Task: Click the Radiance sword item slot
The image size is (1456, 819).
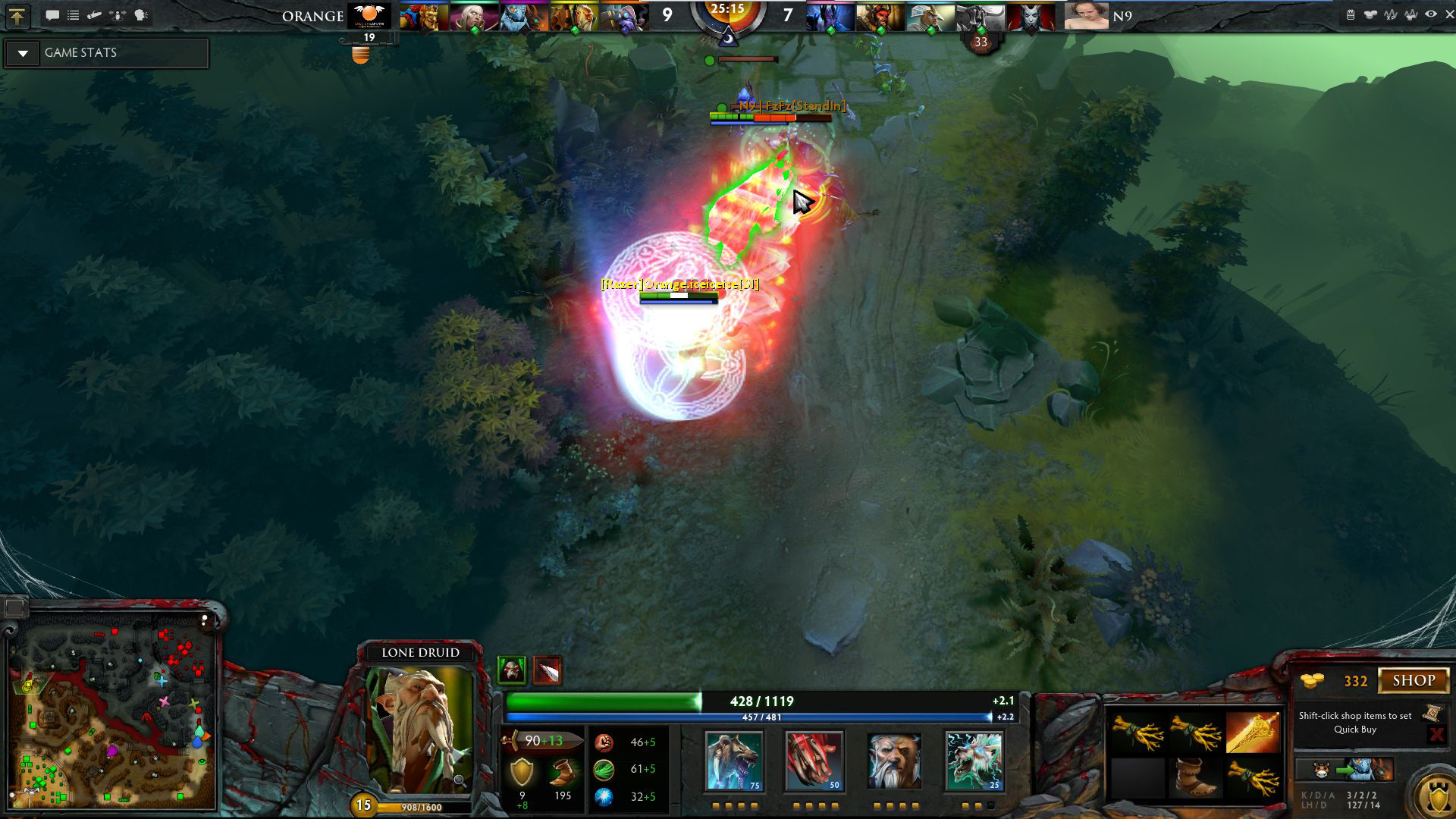Action: pyautogui.click(x=1253, y=732)
